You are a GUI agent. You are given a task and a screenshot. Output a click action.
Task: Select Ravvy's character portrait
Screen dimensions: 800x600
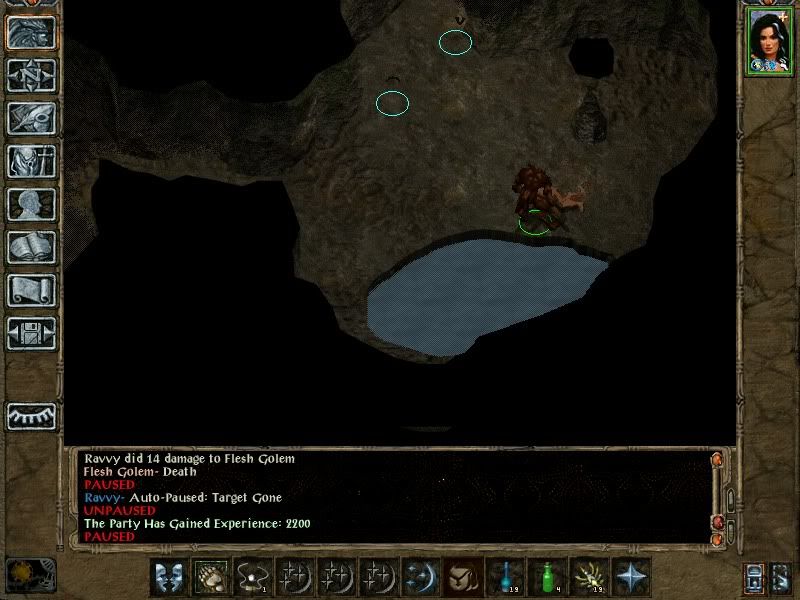769,41
